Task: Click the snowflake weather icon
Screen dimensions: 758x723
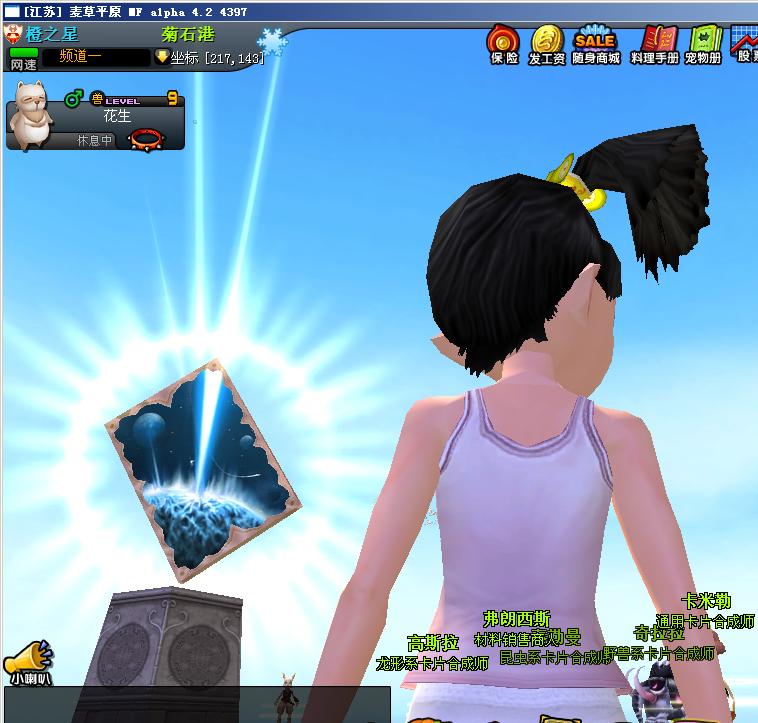Action: [271, 42]
